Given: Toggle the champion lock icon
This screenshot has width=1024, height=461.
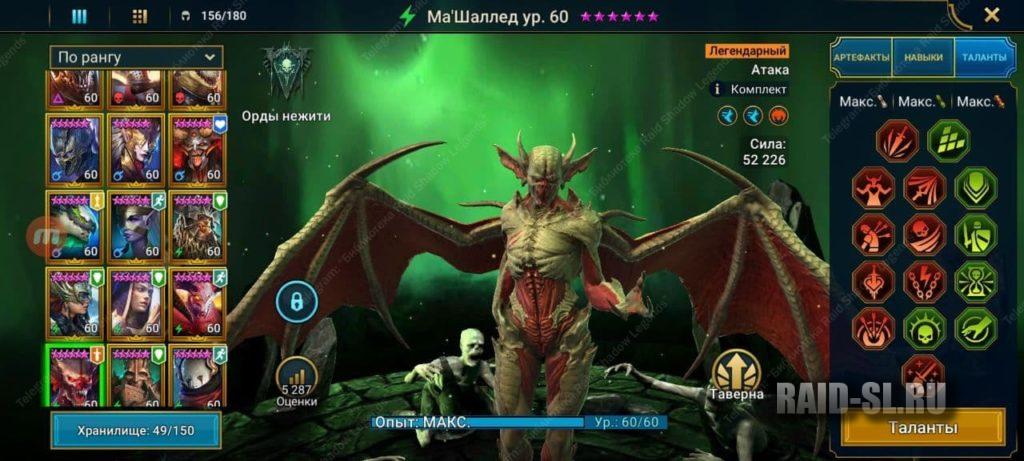Looking at the screenshot, I should (x=296, y=299).
